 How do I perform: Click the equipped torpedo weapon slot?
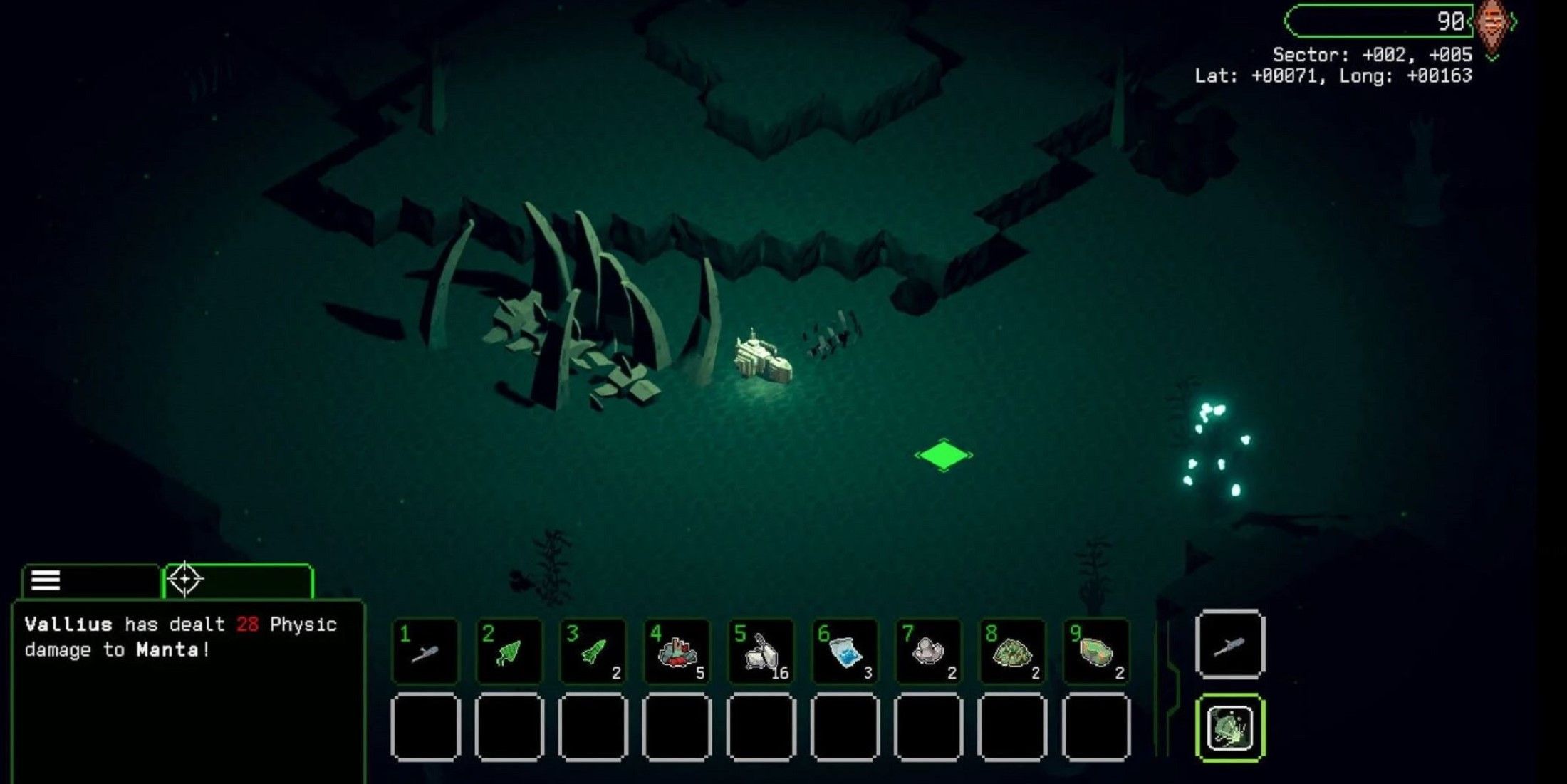coord(1230,645)
